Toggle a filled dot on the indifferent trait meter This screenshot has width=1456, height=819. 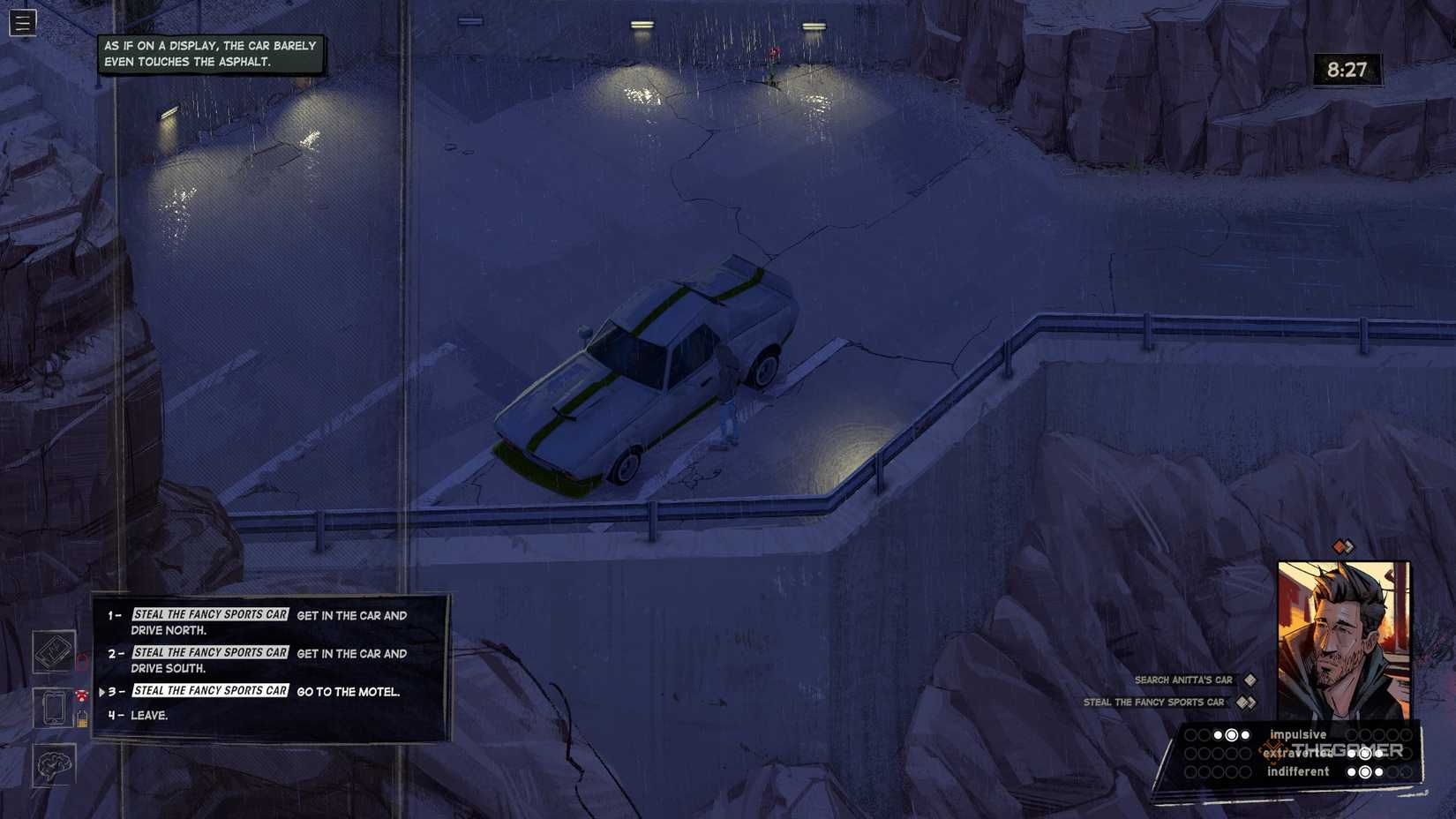pyautogui.click(x=1365, y=770)
